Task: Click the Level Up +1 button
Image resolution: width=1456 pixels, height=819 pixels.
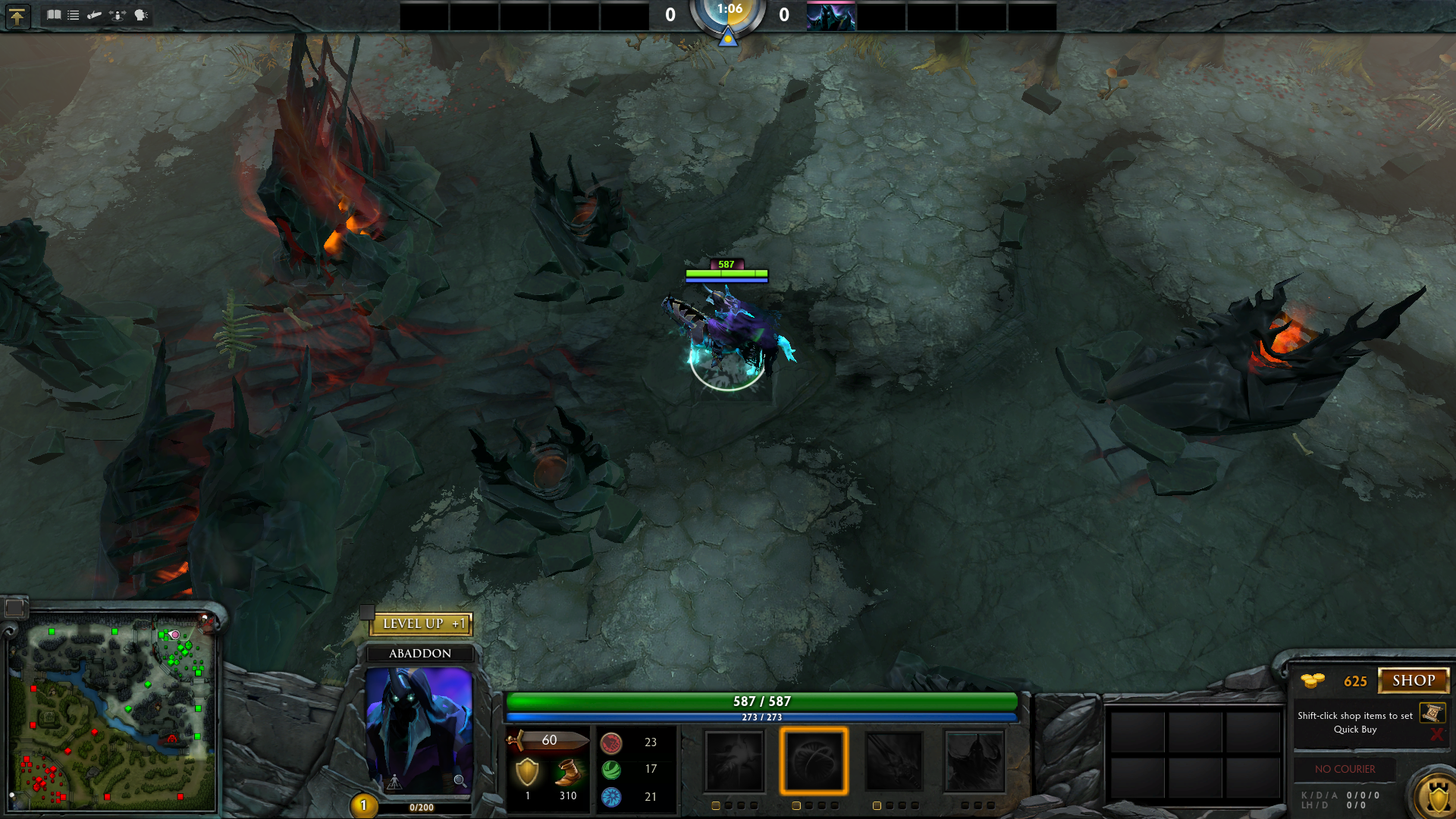Action: point(422,623)
